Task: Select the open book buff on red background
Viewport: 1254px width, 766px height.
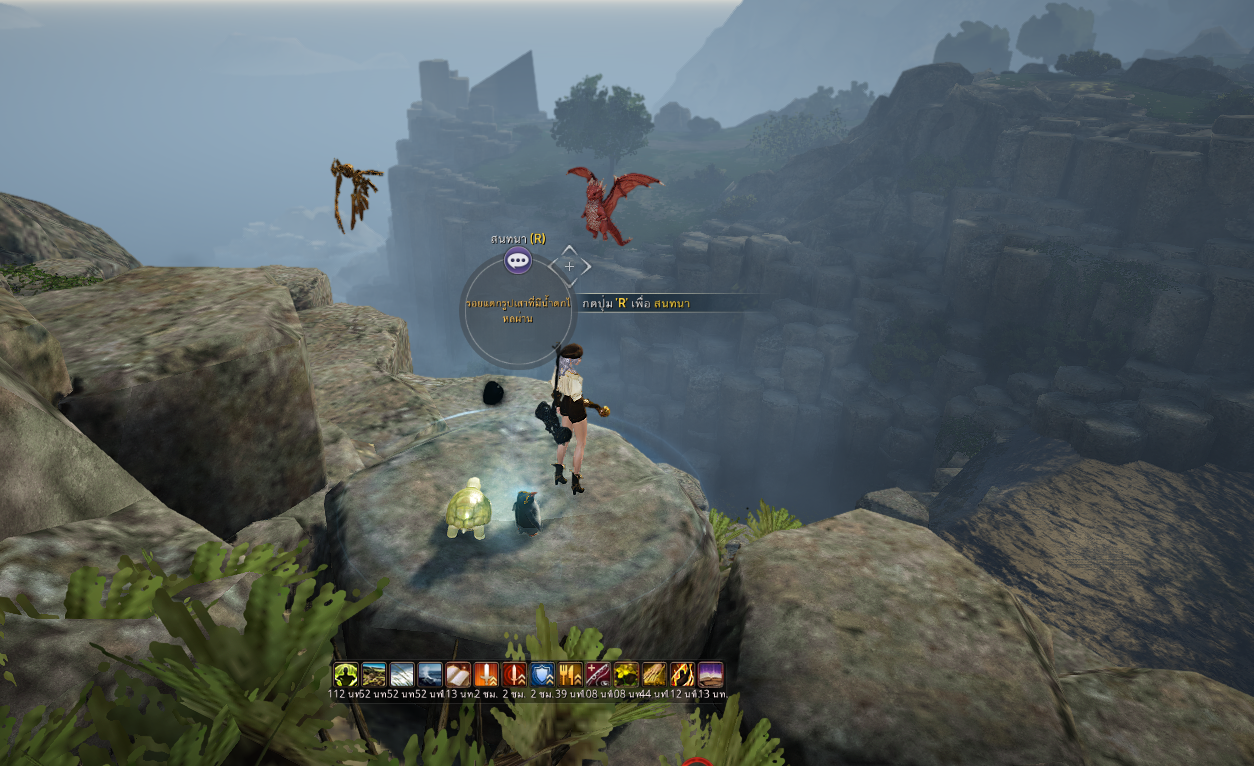Action: coord(458,674)
